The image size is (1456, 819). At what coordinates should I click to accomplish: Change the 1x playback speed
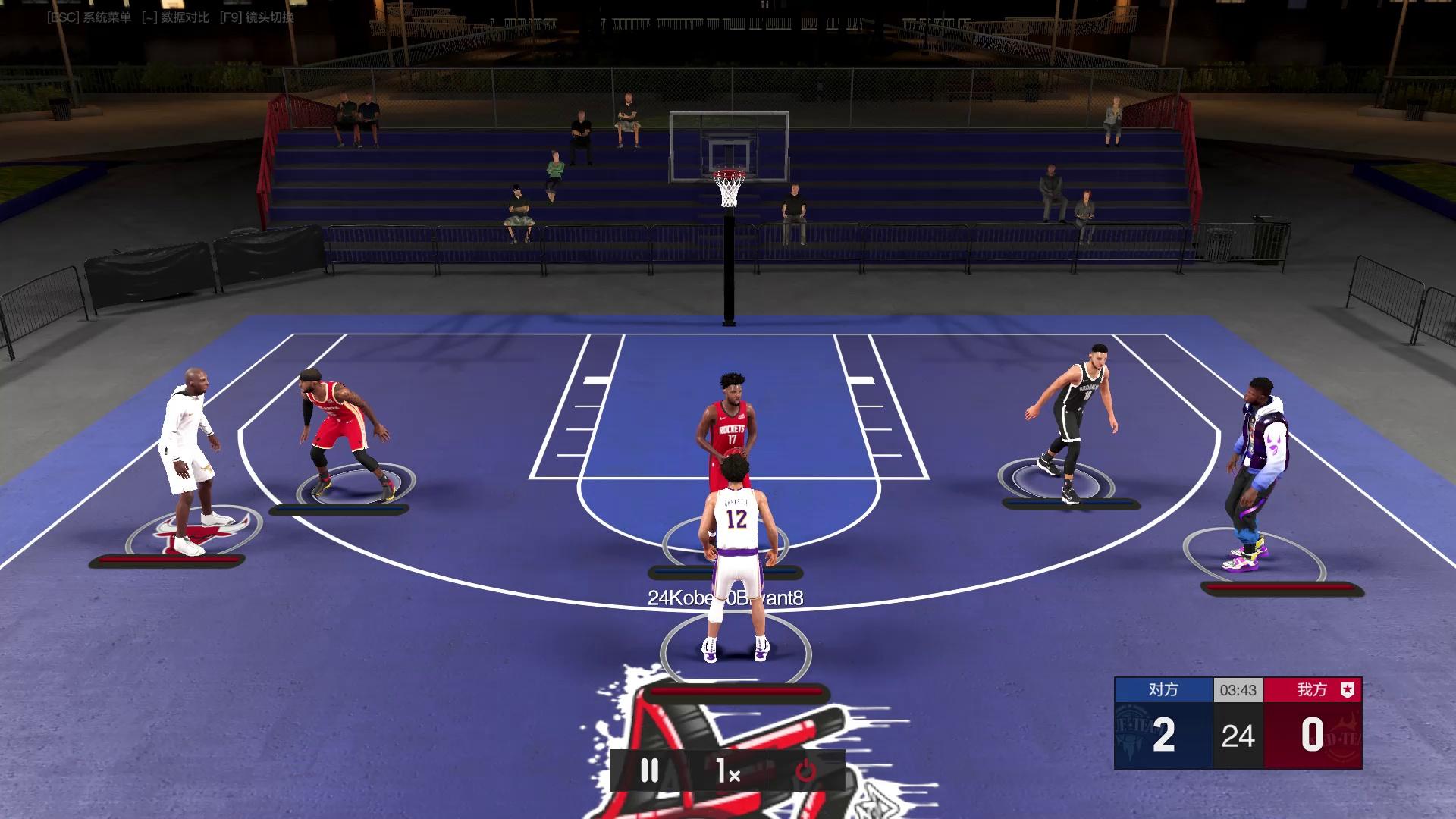point(728,771)
